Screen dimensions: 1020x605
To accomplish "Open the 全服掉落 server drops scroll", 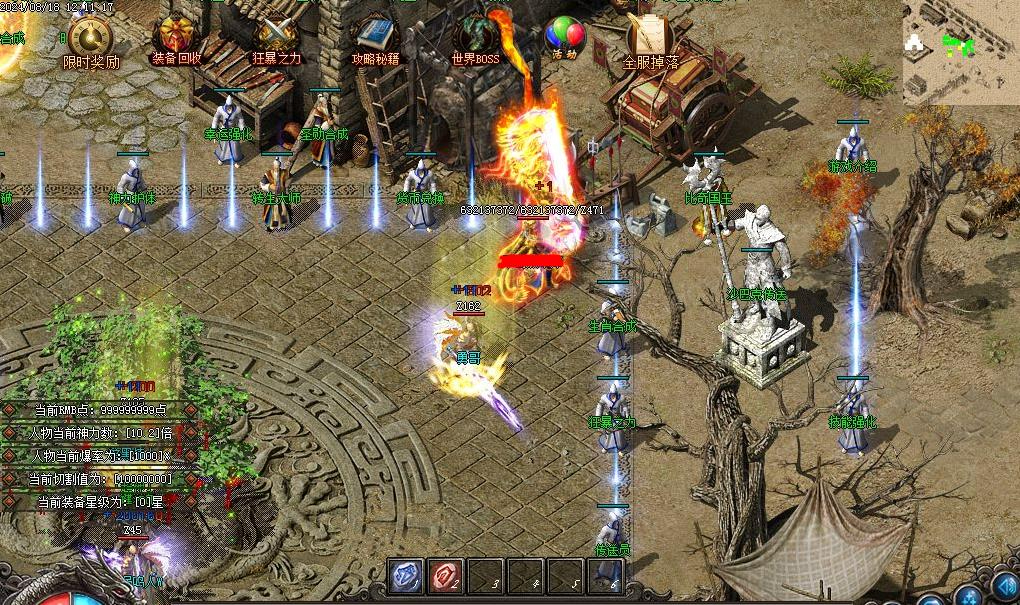I will click(x=650, y=38).
